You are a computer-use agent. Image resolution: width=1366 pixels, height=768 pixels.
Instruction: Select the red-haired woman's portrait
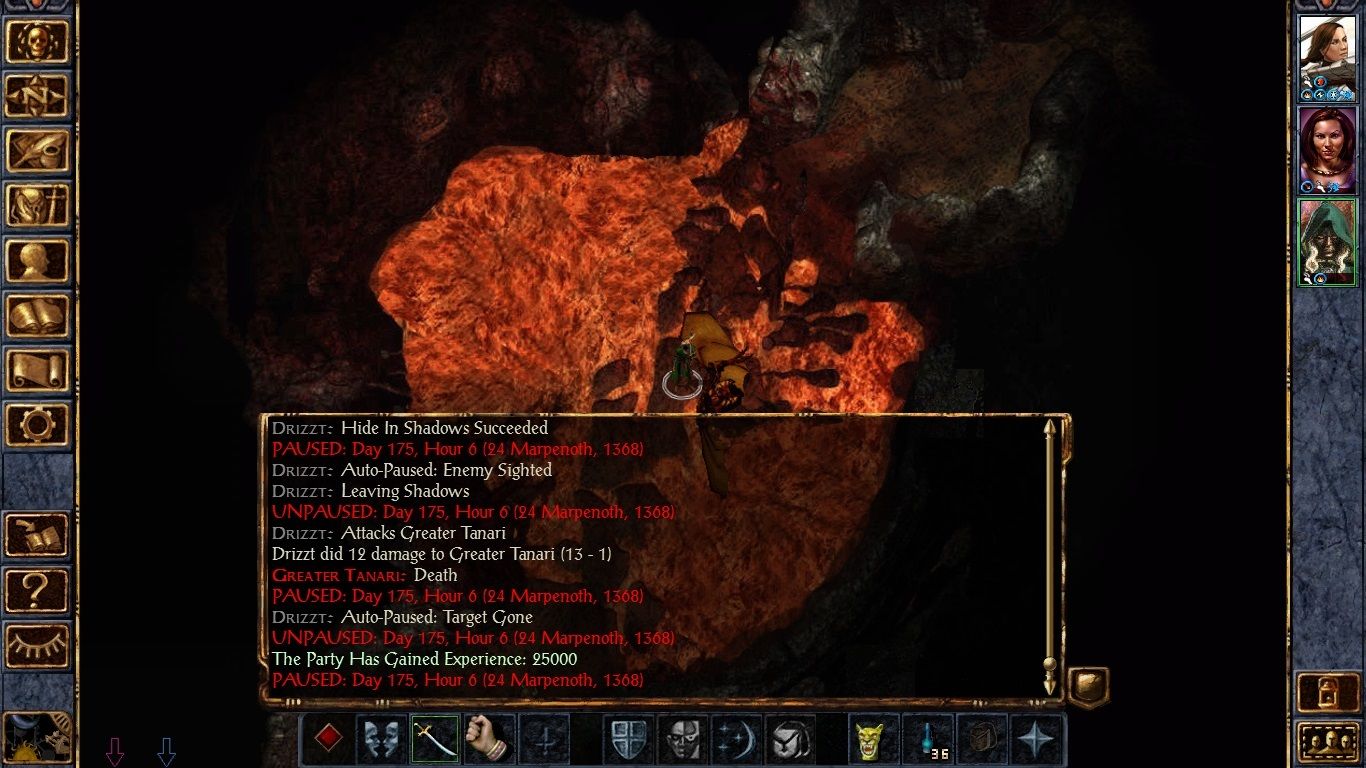coord(1326,150)
